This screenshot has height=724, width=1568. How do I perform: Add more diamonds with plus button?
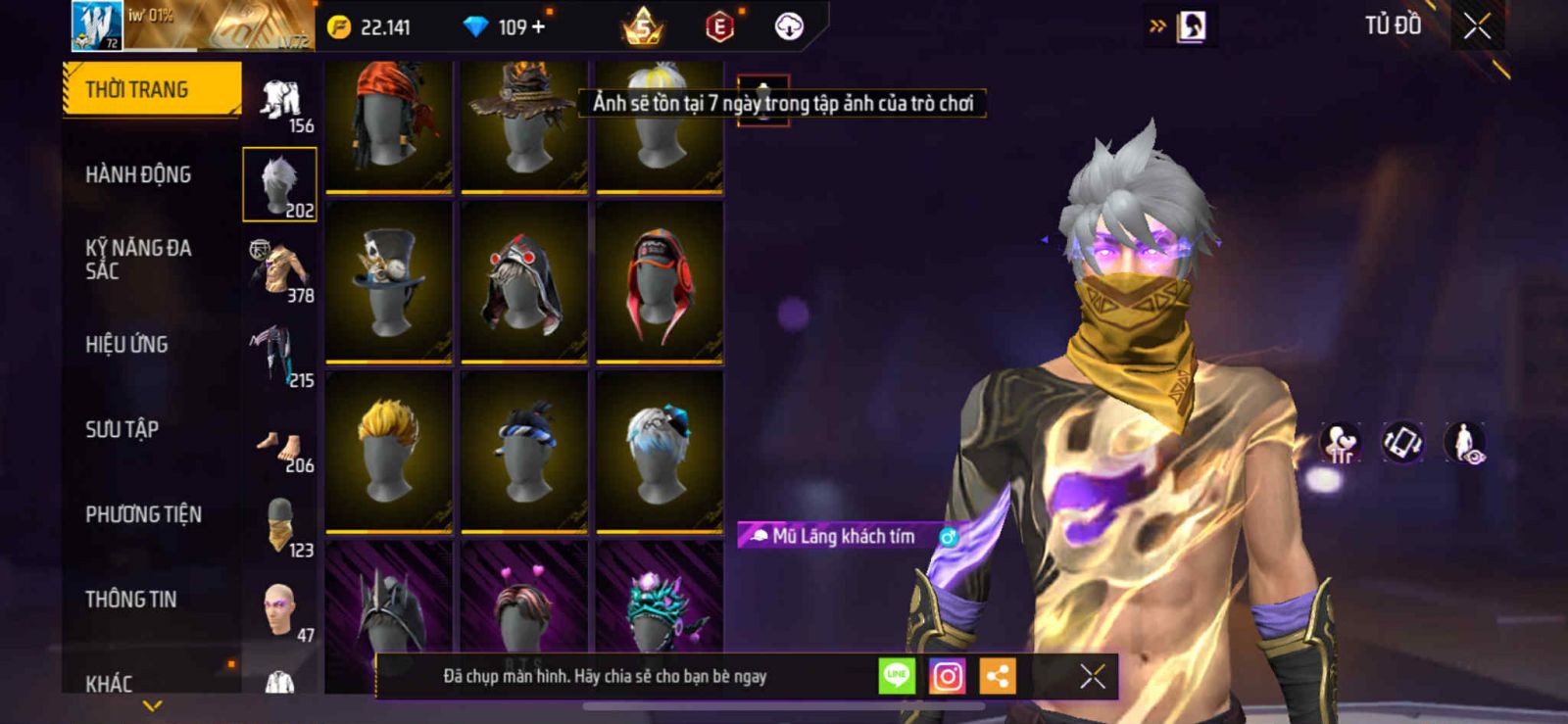click(x=538, y=27)
